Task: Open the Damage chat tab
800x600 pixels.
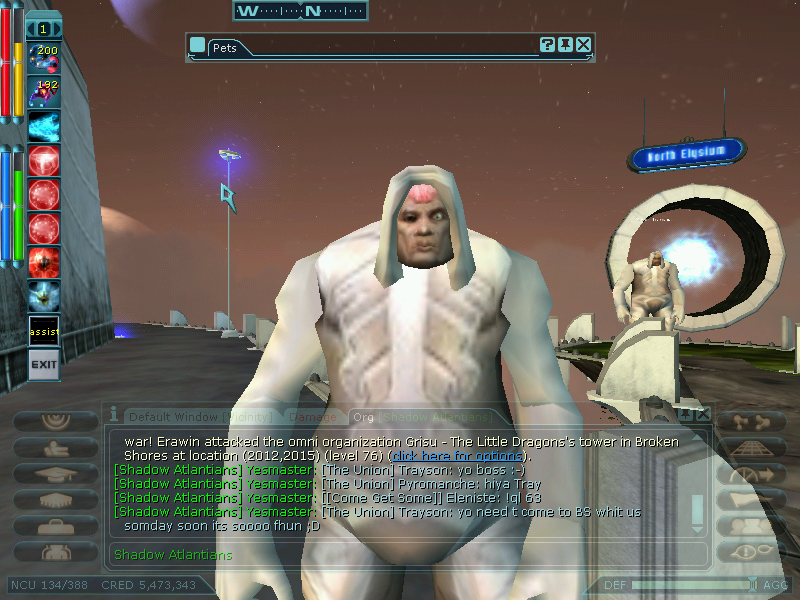Action: point(313,416)
